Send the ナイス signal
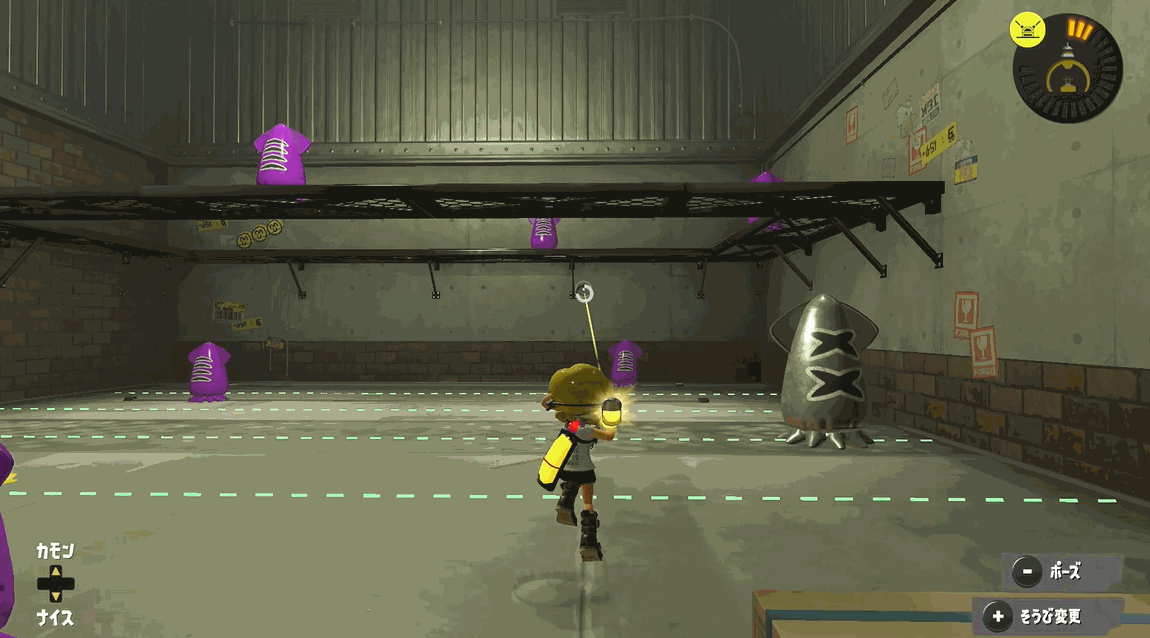The width and height of the screenshot is (1150, 638). [55, 617]
